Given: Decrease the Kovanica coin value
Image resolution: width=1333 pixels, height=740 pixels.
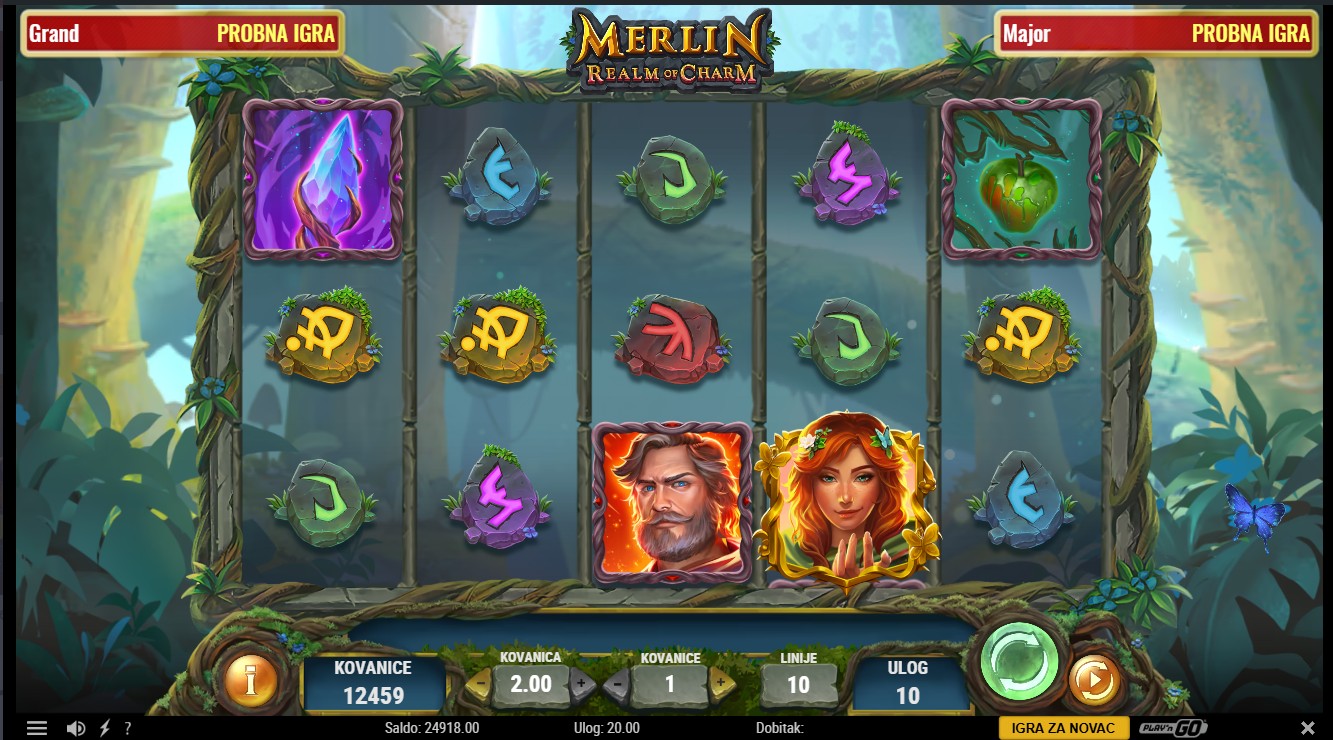Looking at the screenshot, I should coord(478,685).
